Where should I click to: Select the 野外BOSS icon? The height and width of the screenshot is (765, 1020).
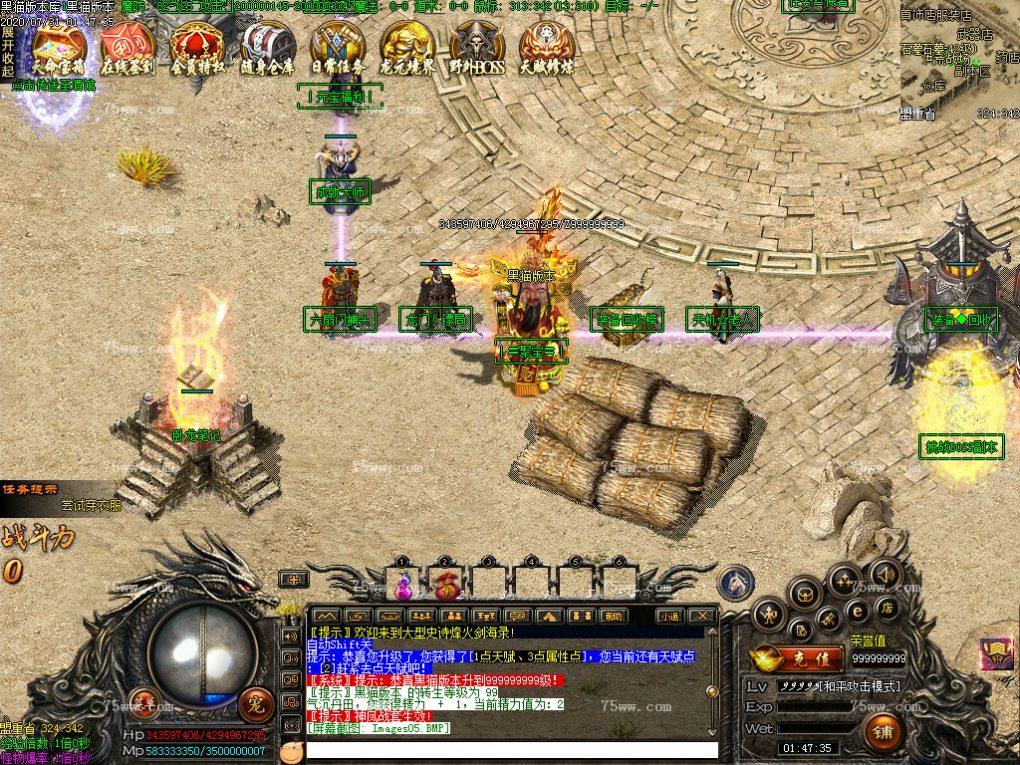pos(477,48)
